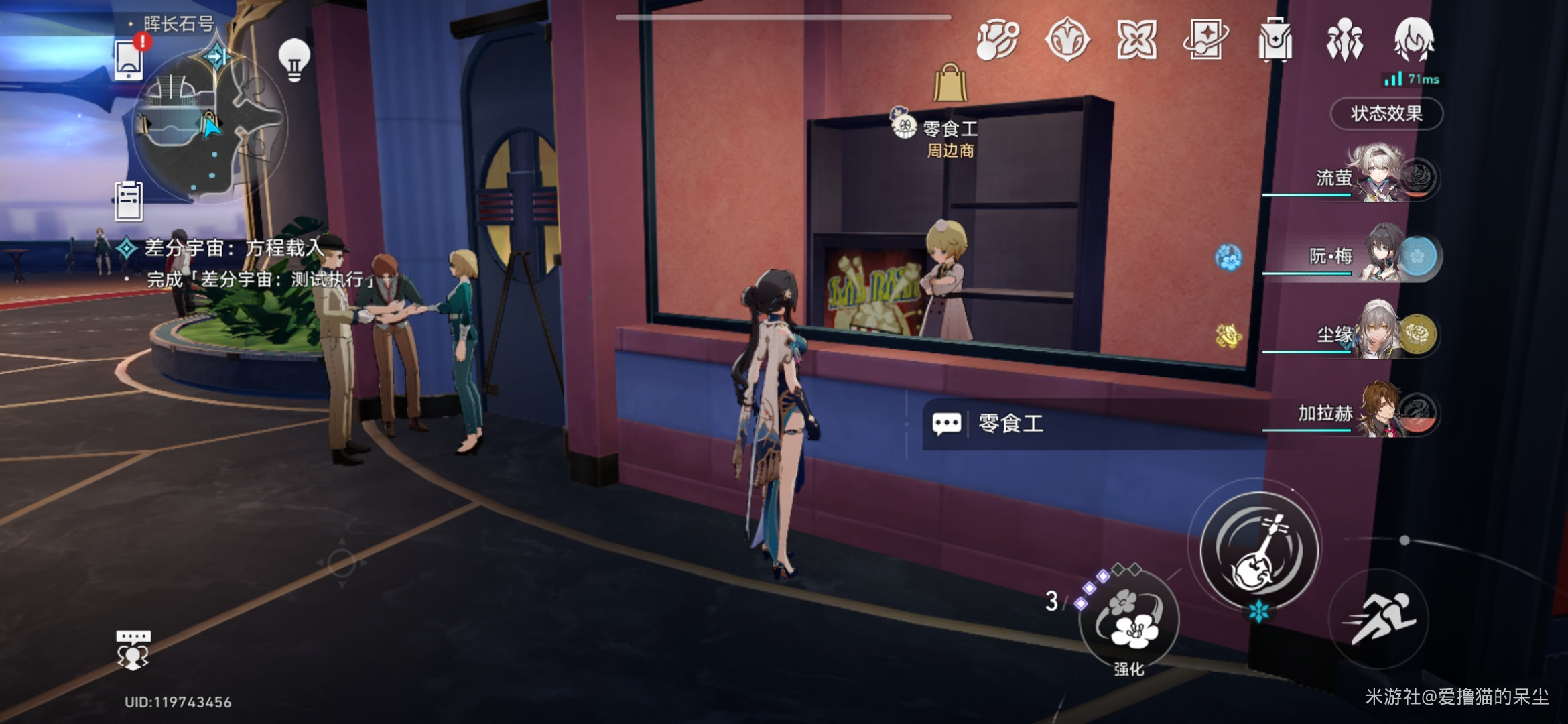This screenshot has width=1568, height=724.
Task: Open the lightbulb hint icon
Action: point(294,59)
